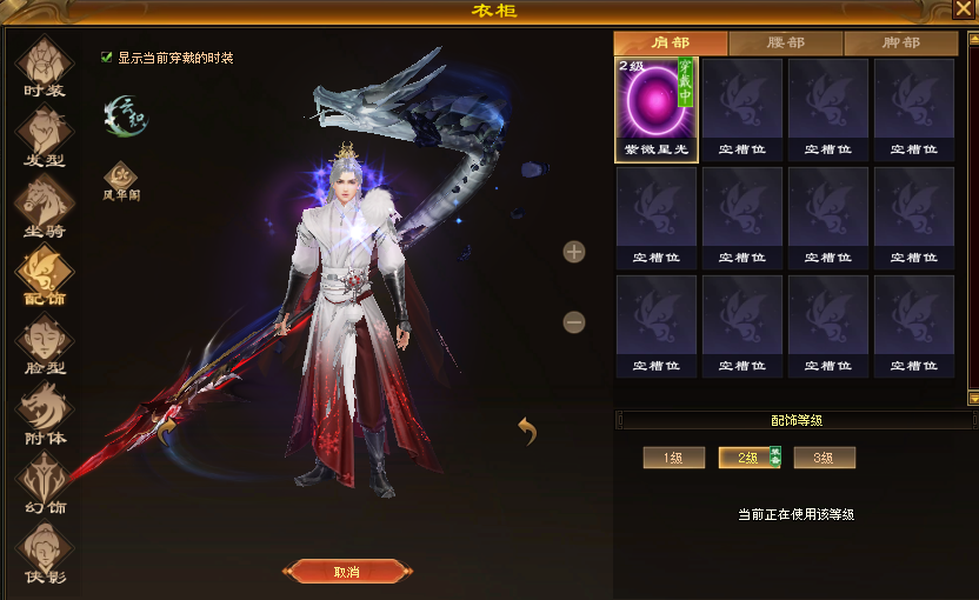Click the 取消 cancel button
This screenshot has width=979, height=600.
point(346,572)
